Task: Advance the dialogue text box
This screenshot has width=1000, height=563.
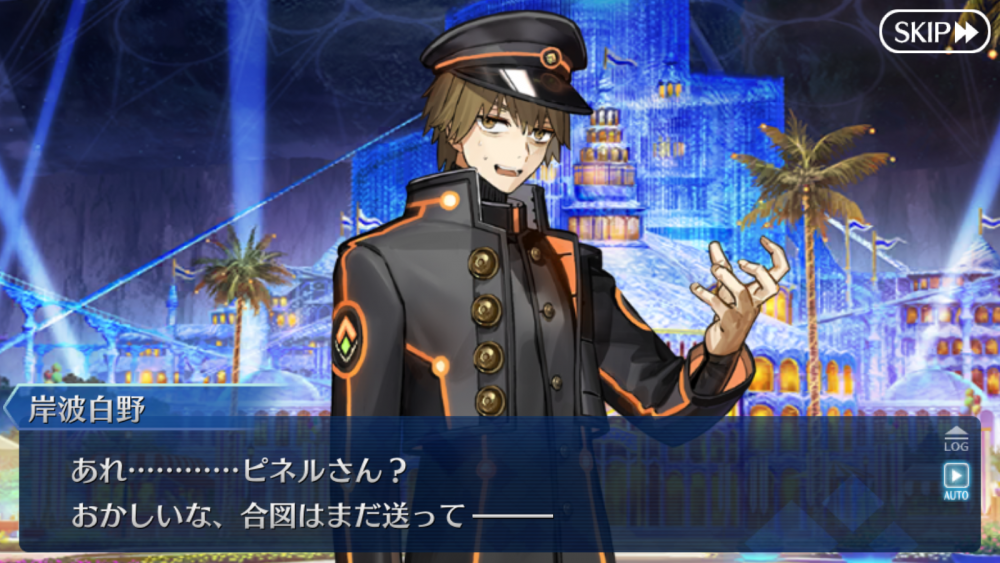Action: 480,492
